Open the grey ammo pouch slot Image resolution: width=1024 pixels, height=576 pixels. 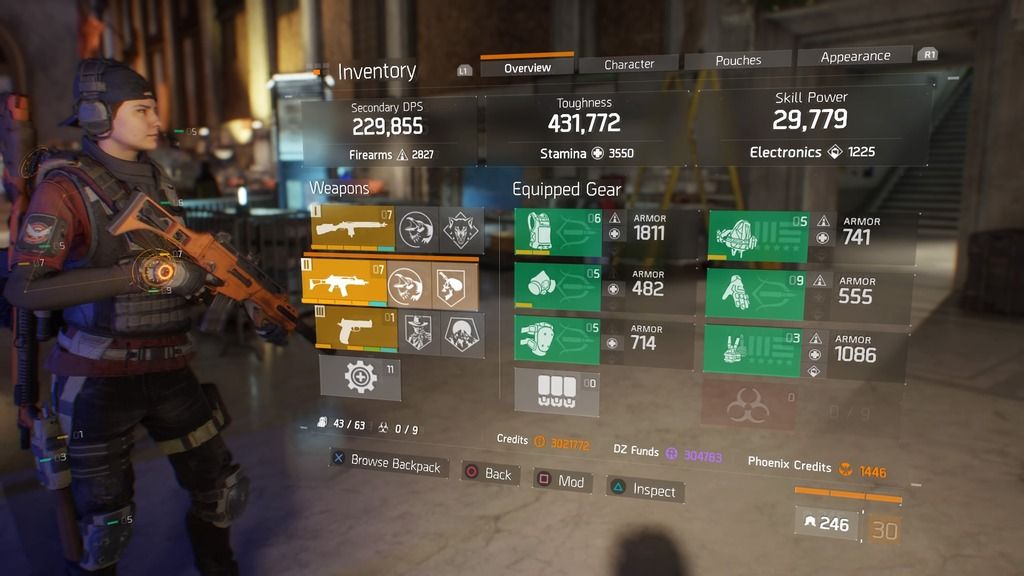click(x=556, y=390)
